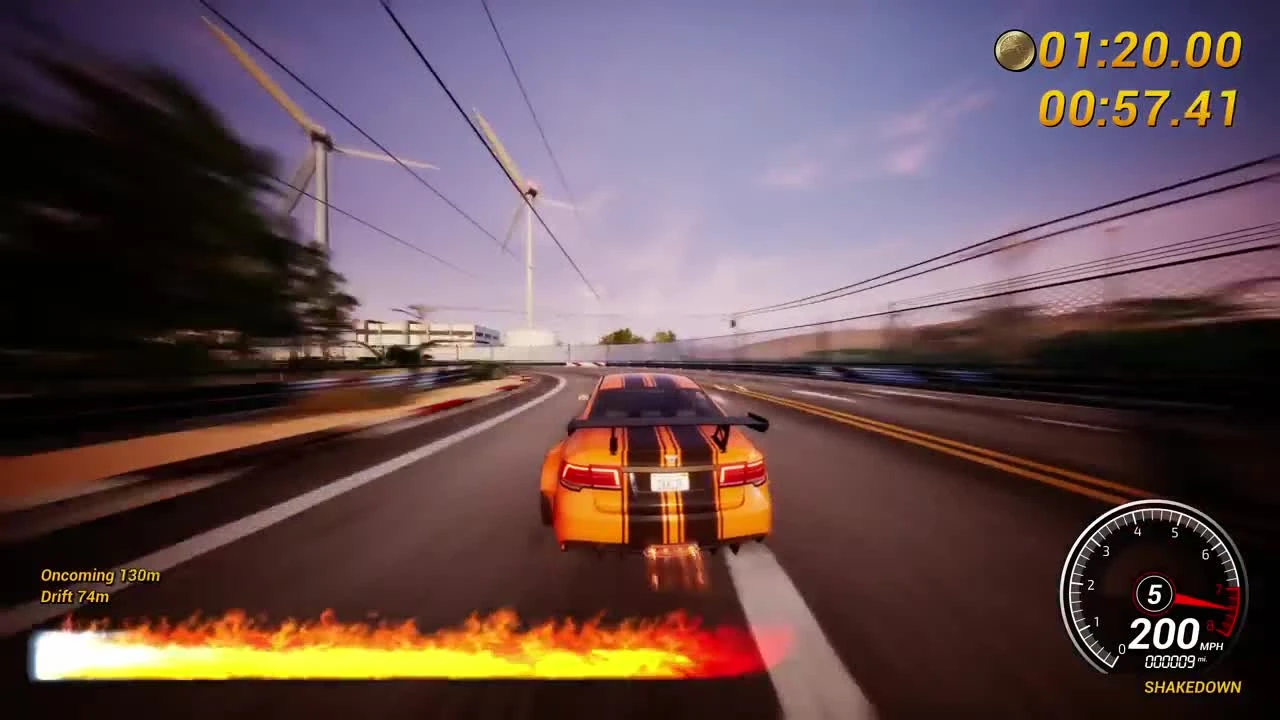This screenshot has height=720, width=1280.
Task: Toggle the SHAKEDOWN mode indicator
Action: pyautogui.click(x=1192, y=688)
